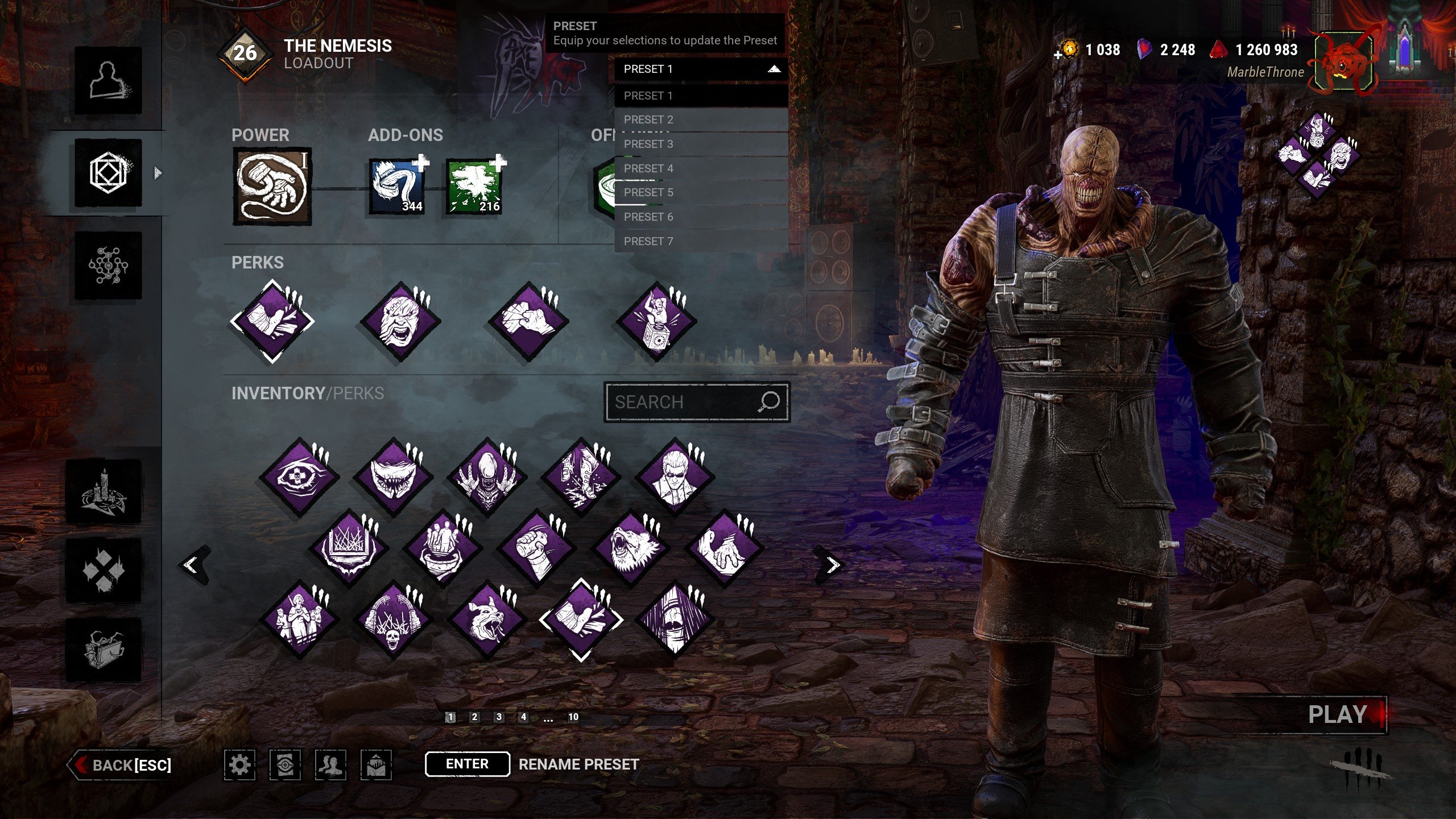Select the snarling wolf perk in inventory
Viewport: 1456px width, 819px height.
click(x=631, y=548)
